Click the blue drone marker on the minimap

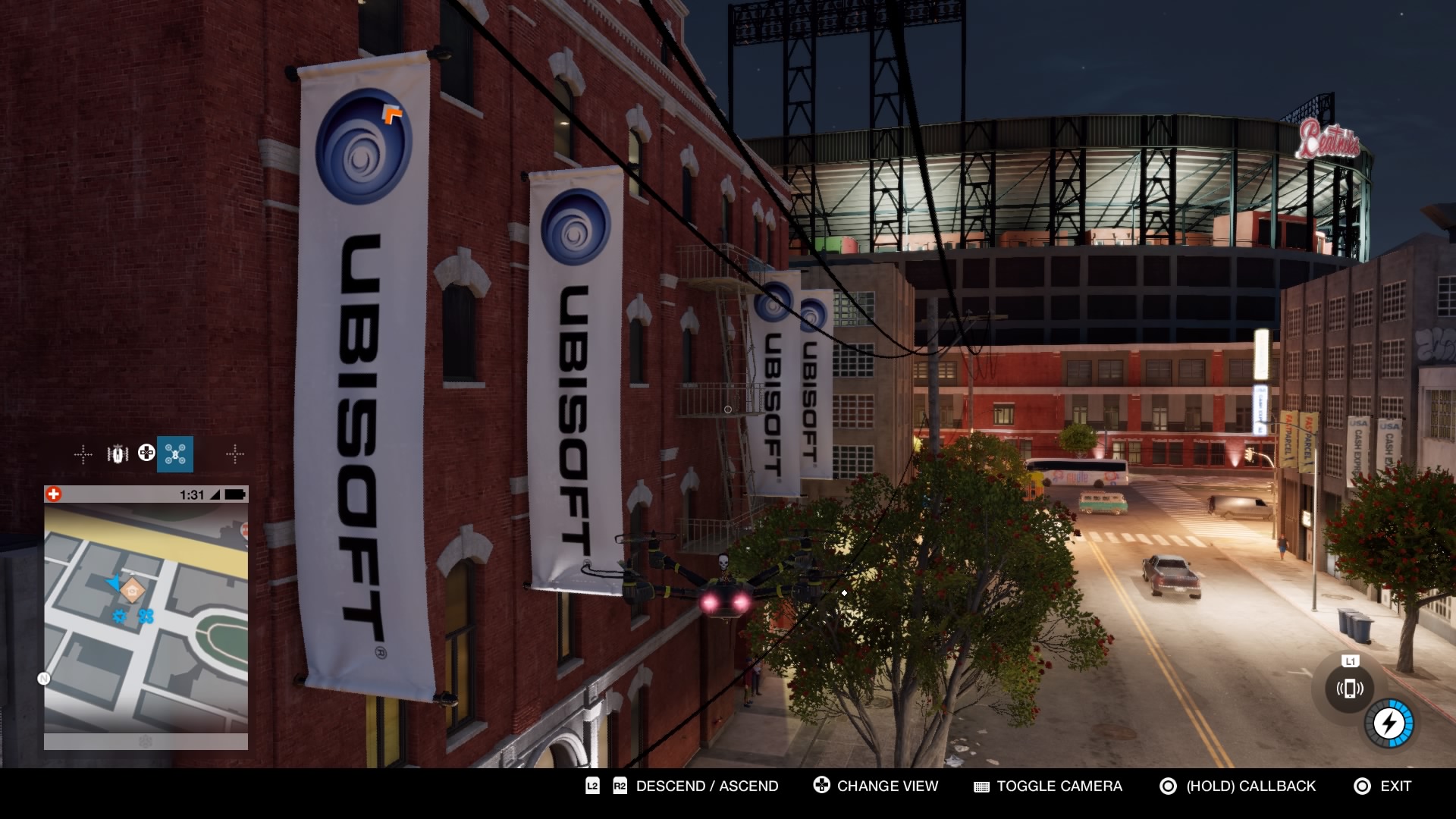[146, 616]
